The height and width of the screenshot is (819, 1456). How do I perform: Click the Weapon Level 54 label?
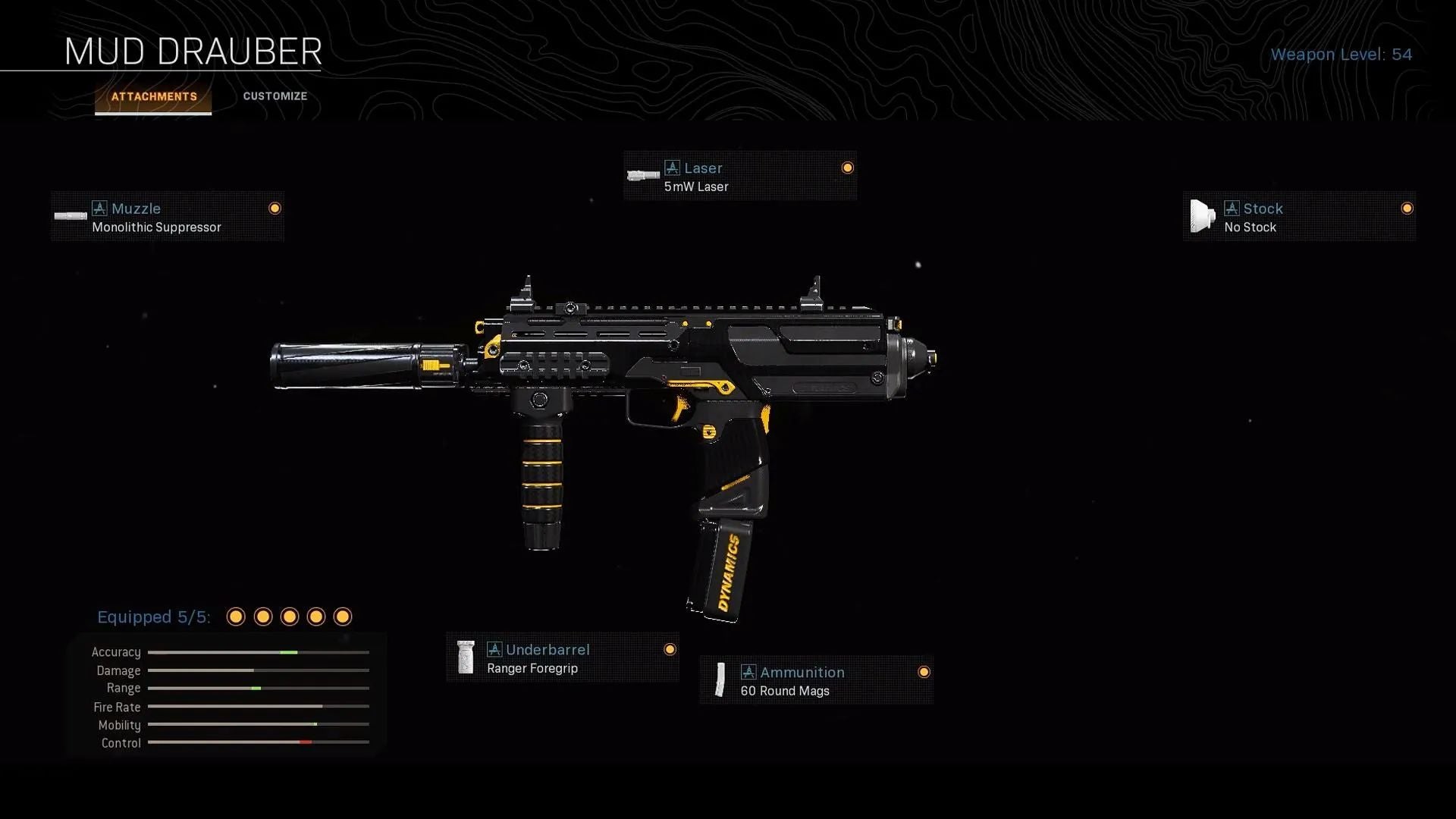tap(1342, 54)
